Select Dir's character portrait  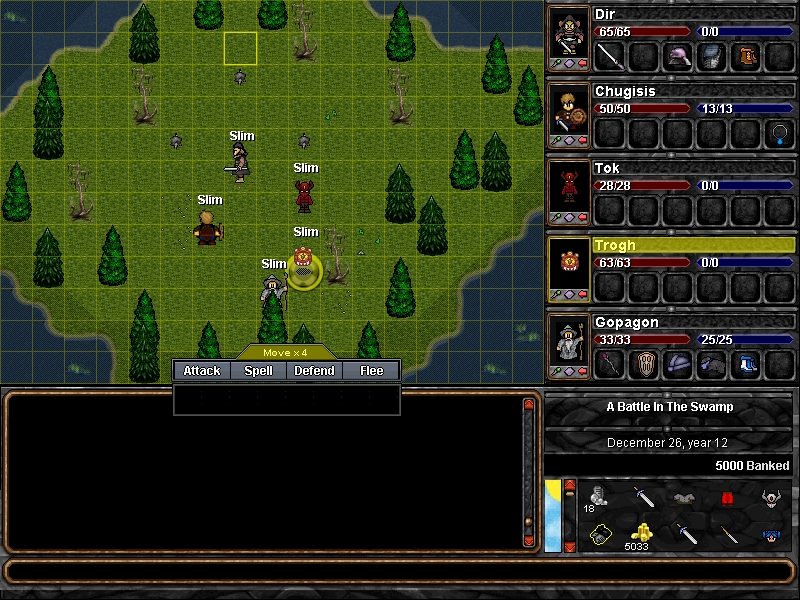coord(569,35)
